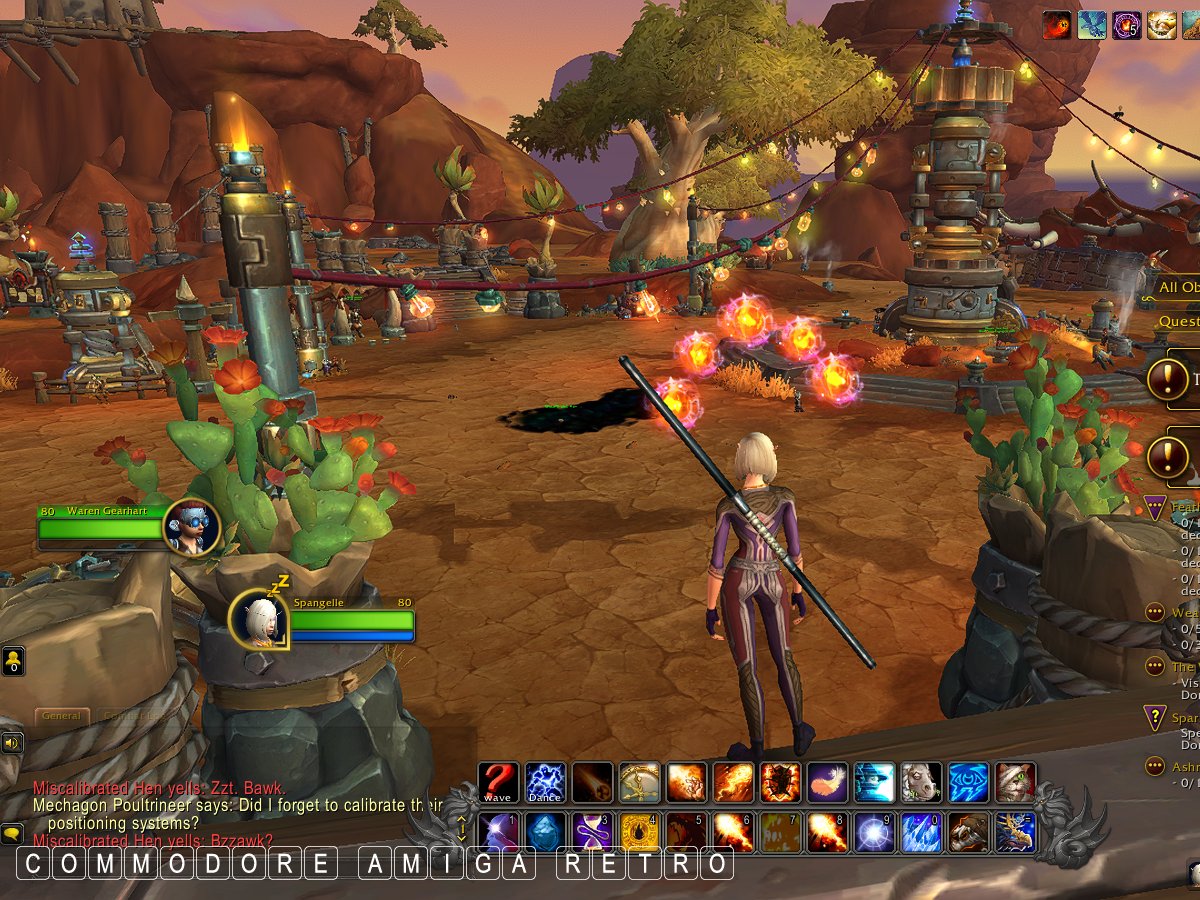Inspect the purple rune buff with 5 stacks
The image size is (1200, 900).
tap(1128, 25)
